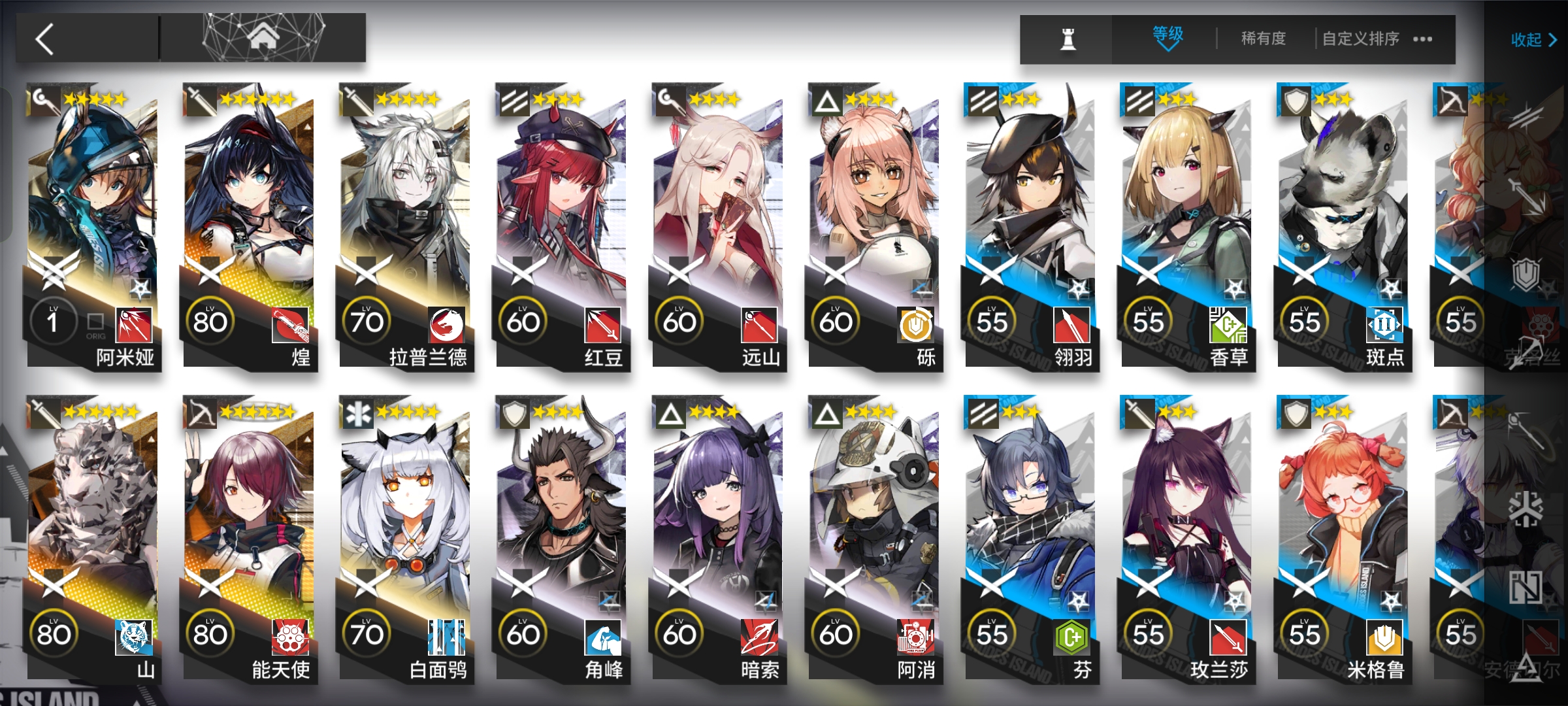Collapse the filter panel with 收起
This screenshot has width=1568, height=706.
(1533, 41)
